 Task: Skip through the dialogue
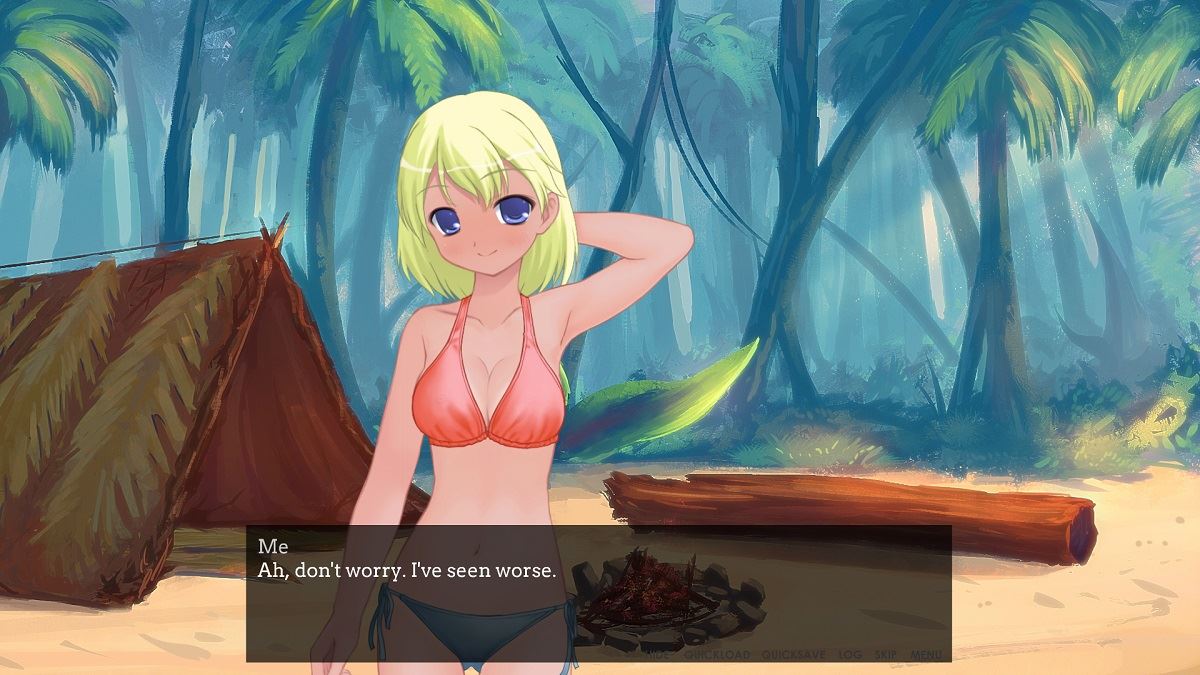885,655
